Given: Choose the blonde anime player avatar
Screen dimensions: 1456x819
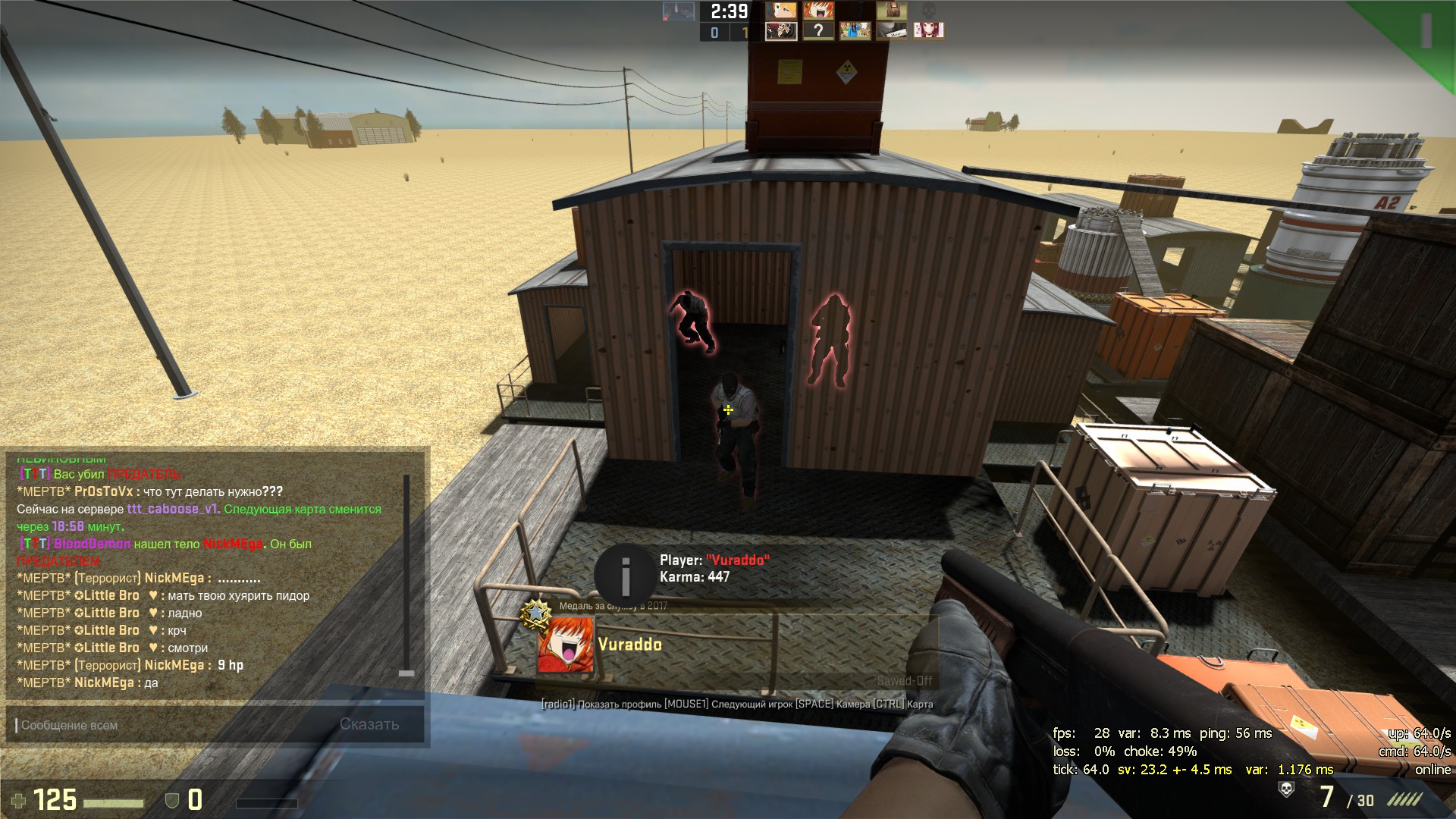Looking at the screenshot, I should tap(781, 11).
